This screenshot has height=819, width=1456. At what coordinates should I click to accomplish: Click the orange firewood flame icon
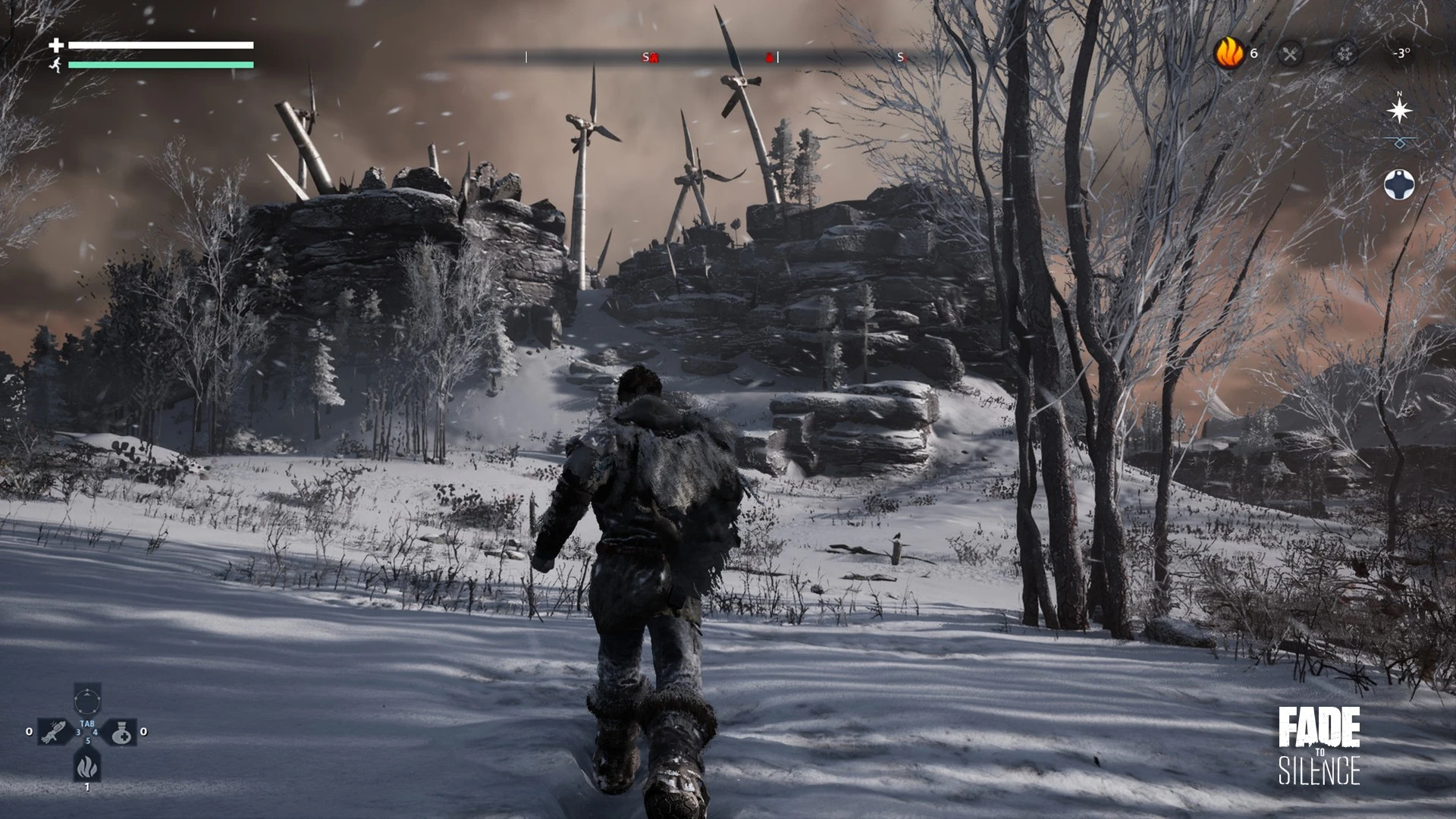[x=1229, y=53]
